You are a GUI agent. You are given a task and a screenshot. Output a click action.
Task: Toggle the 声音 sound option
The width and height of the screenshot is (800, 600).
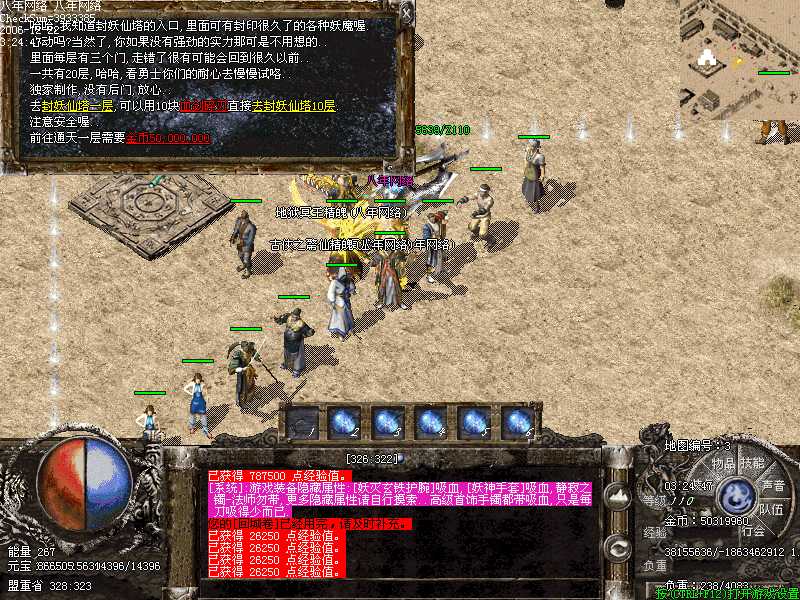(x=773, y=485)
